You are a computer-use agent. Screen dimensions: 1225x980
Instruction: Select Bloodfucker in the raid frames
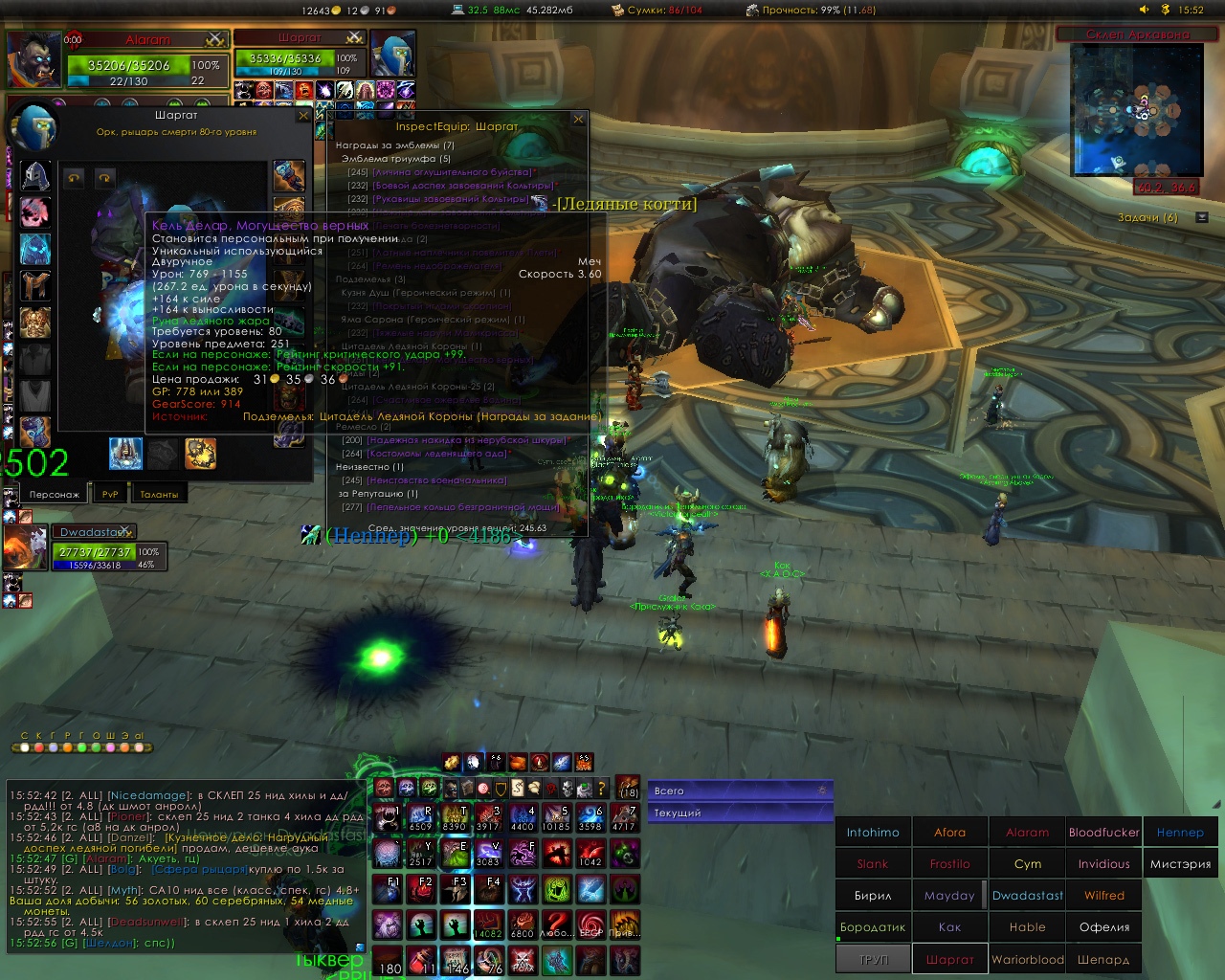[x=1103, y=833]
